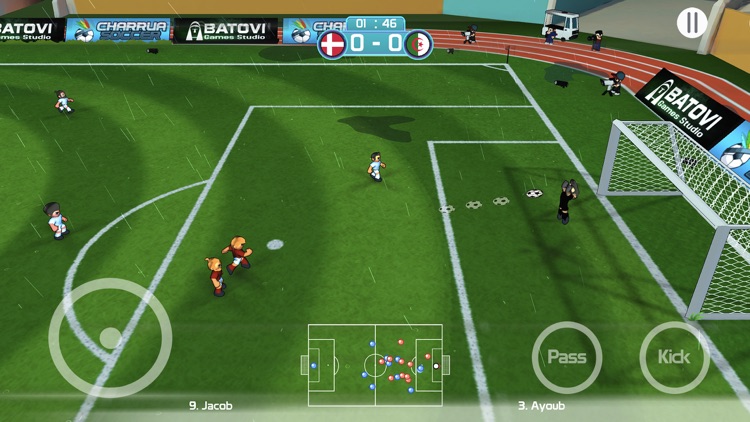Viewport: 750px width, 422px height.
Task: Tap the Kick button
Action: click(674, 357)
